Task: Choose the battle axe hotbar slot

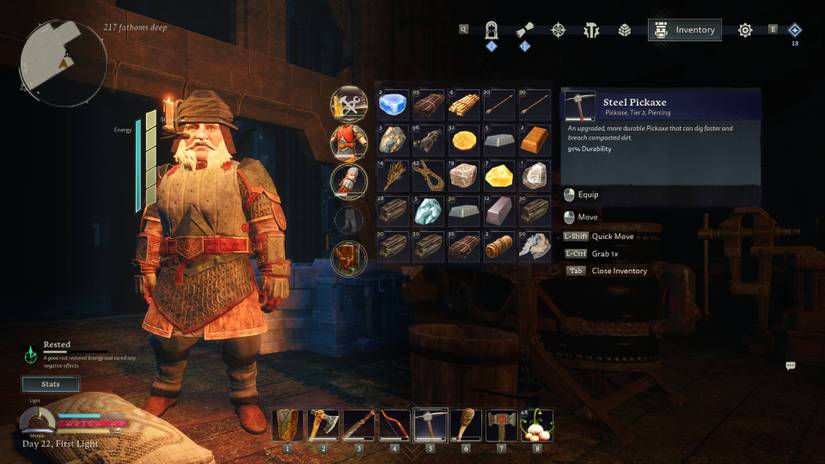Action: pyautogui.click(x=324, y=425)
